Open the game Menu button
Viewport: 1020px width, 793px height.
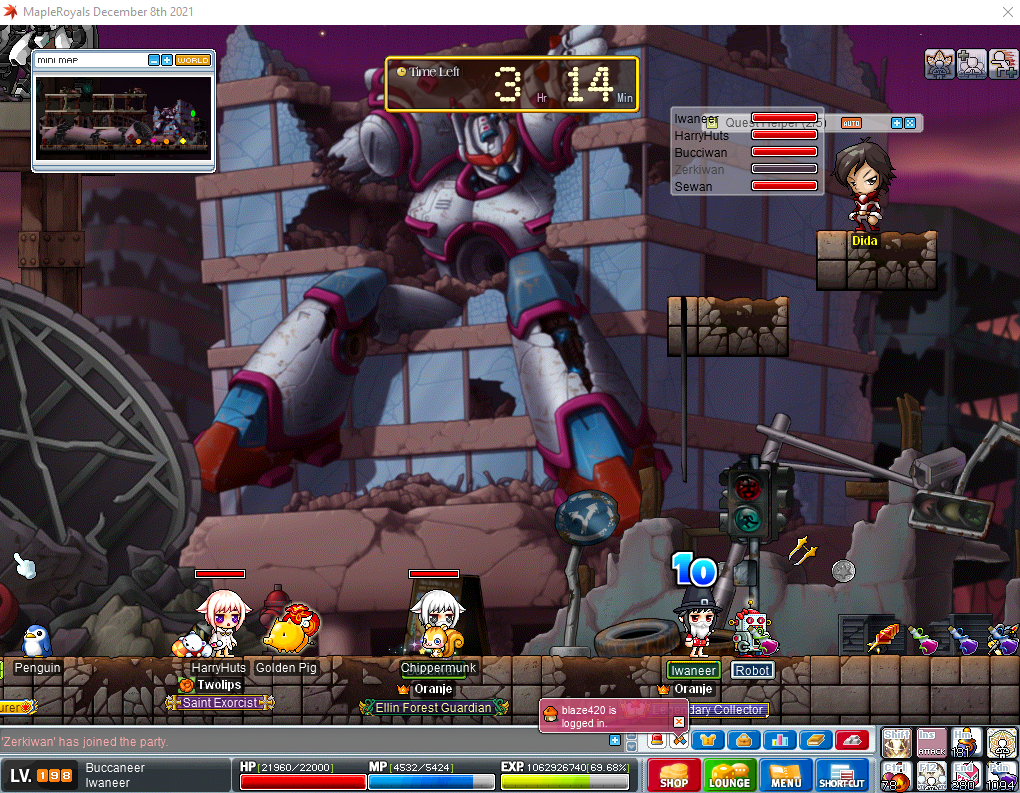785,776
